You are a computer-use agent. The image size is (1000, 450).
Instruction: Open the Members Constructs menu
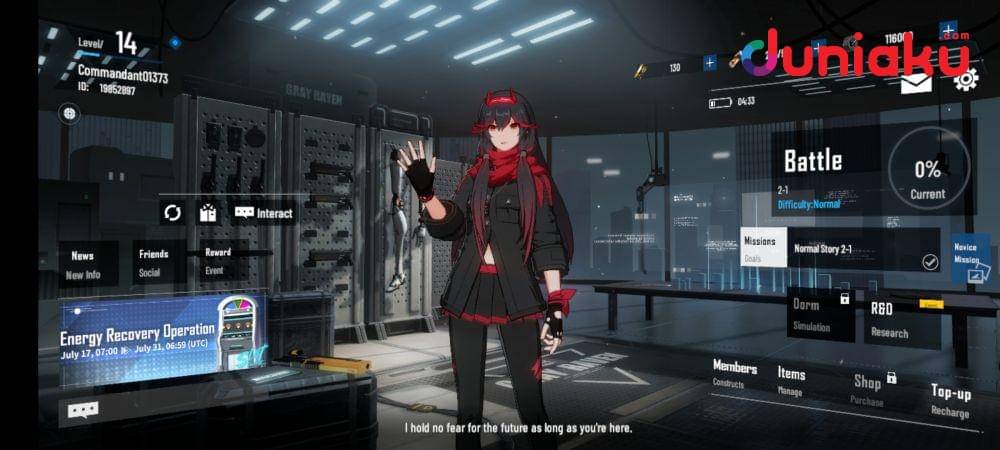(x=734, y=374)
